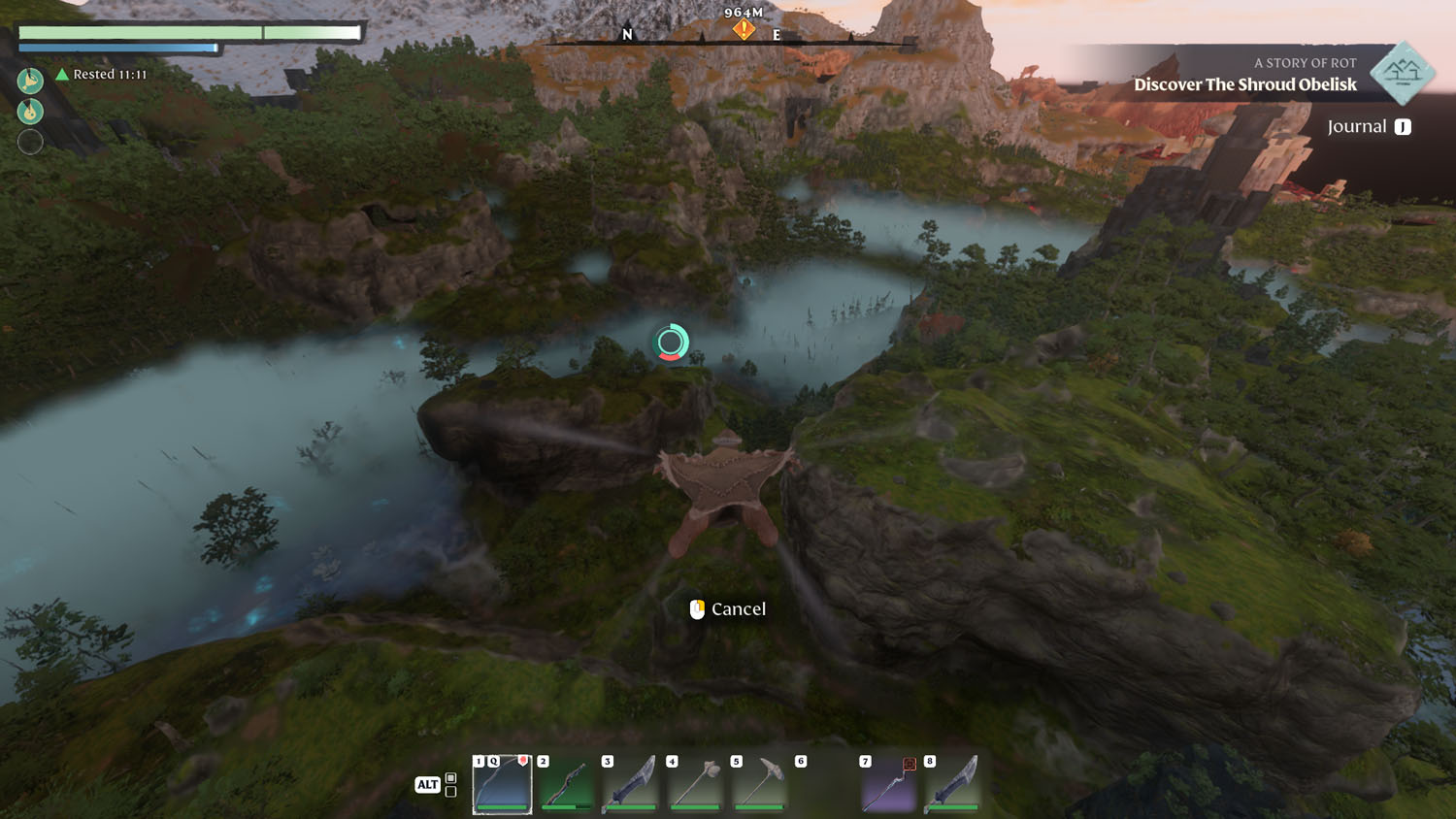Open the Discover The Shroud Obelisk quest tracker
1456x819 pixels.
[x=1244, y=84]
